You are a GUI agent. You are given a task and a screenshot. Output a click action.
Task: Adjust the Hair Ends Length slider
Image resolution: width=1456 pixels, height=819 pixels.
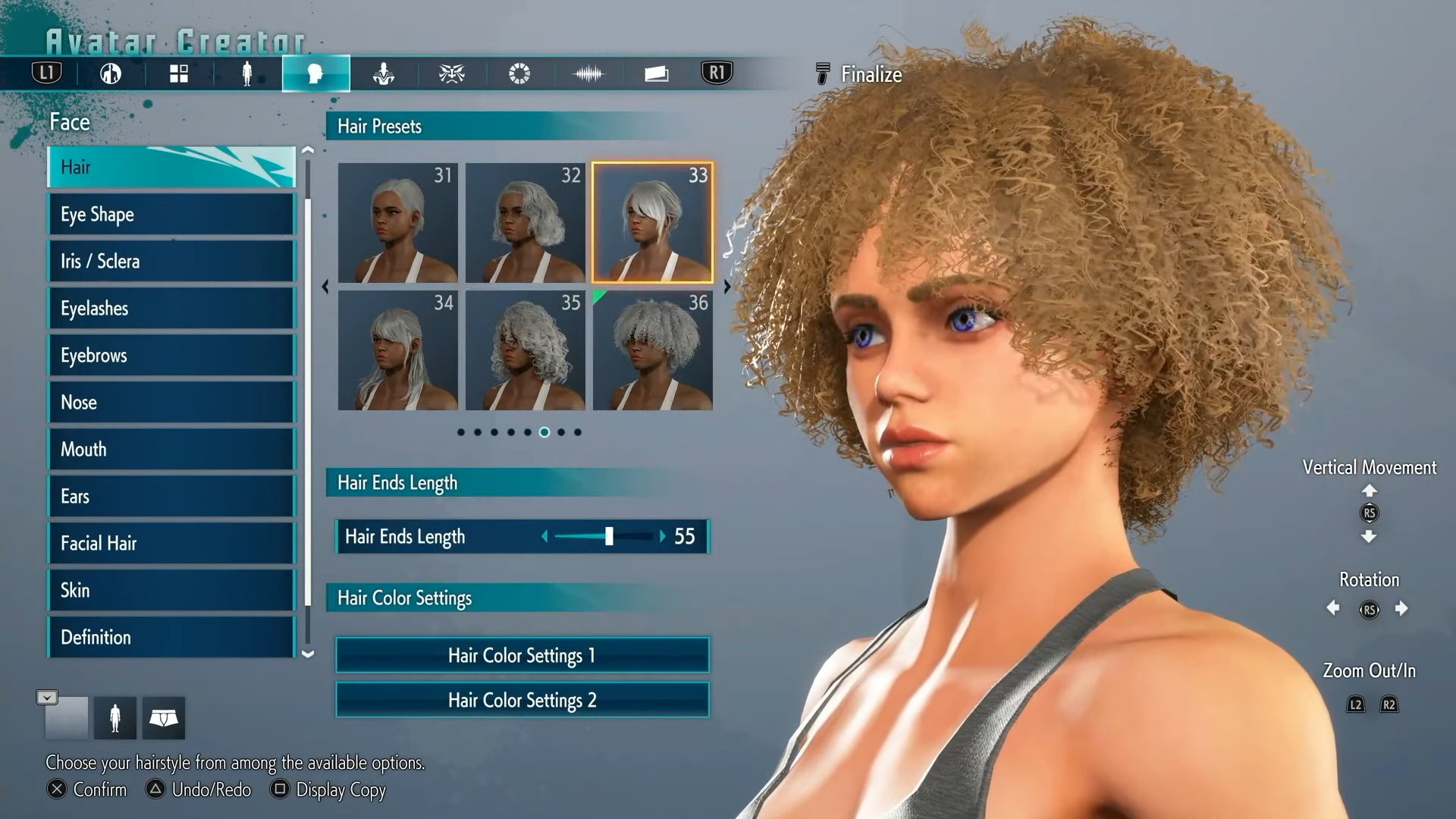(609, 537)
